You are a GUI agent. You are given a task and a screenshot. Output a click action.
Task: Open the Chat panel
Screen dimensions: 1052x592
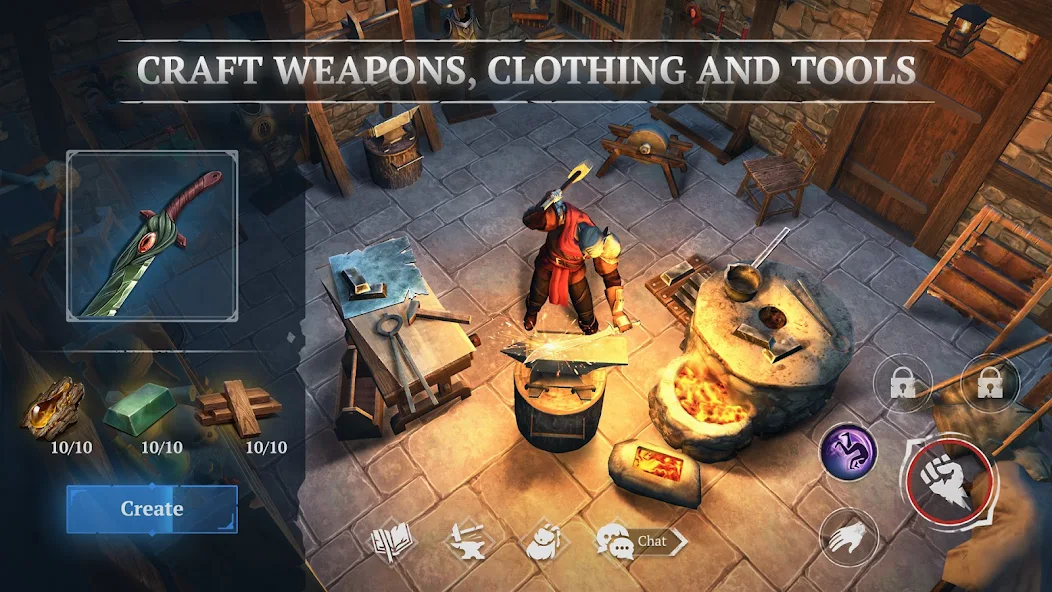(x=640, y=542)
